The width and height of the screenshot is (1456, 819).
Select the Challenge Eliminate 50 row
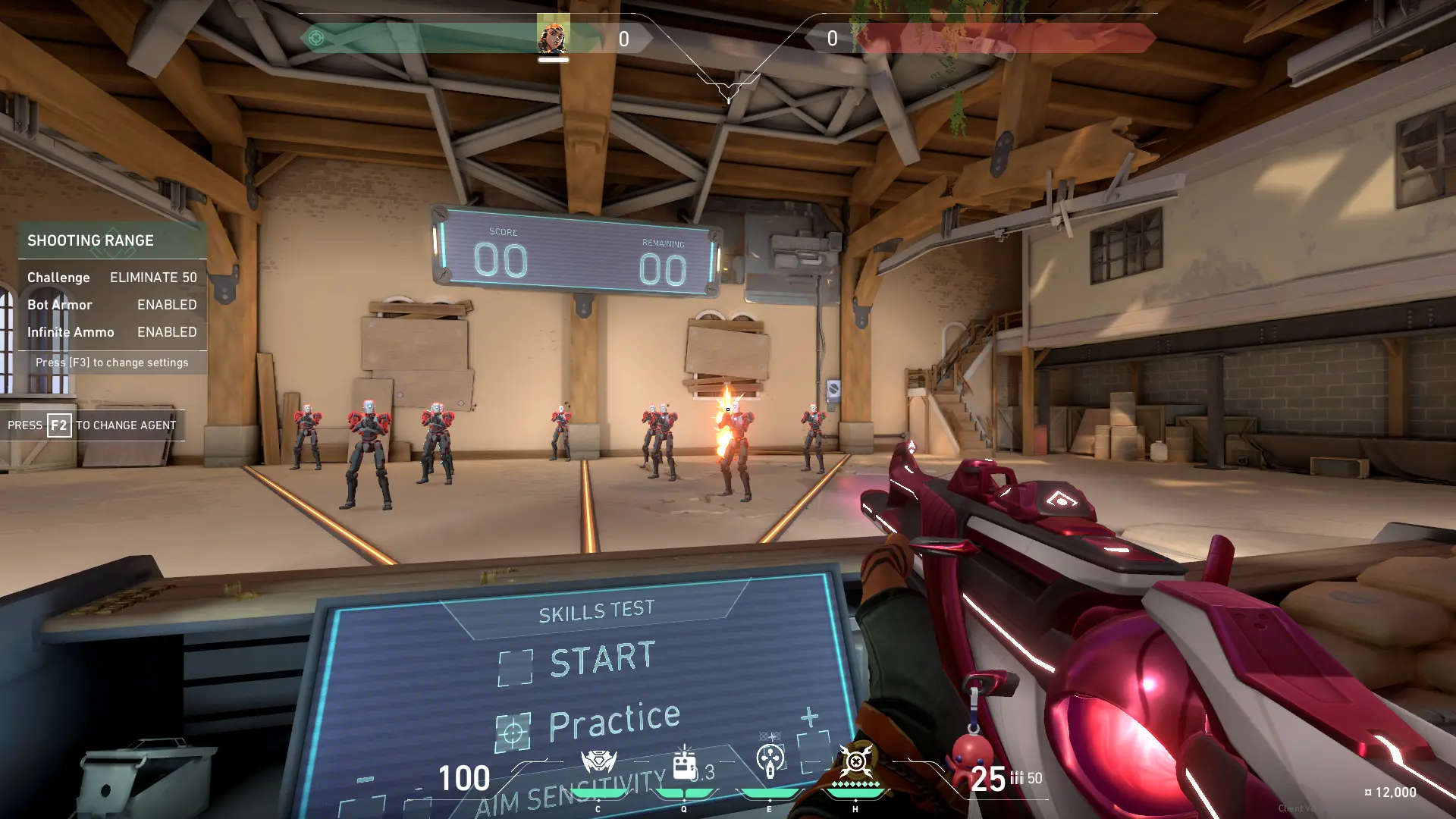[x=112, y=278]
